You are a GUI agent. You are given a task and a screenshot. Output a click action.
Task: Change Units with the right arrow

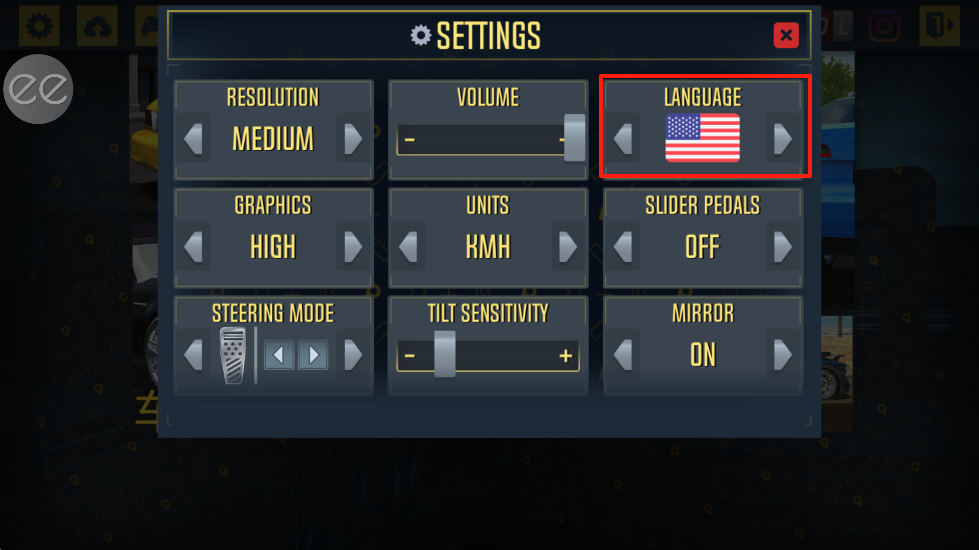[x=567, y=246]
